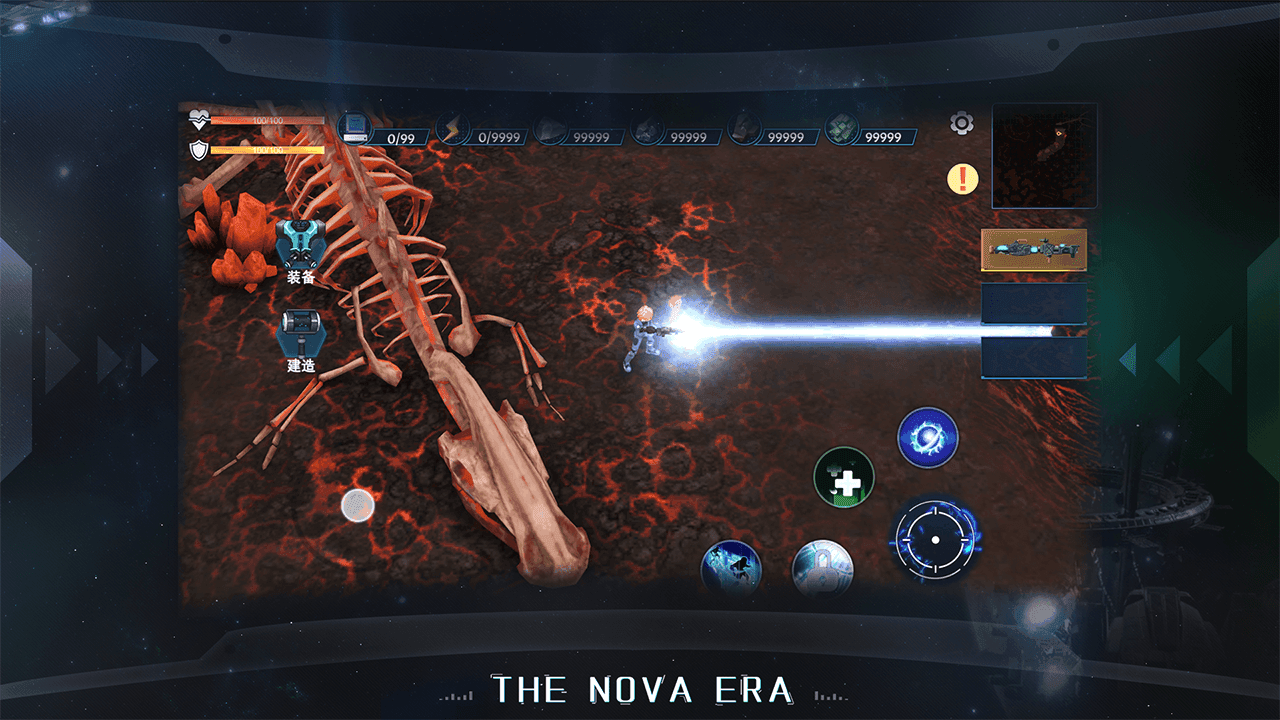Select the equipped rifle weapon slot
The image size is (1280, 720).
1033,250
